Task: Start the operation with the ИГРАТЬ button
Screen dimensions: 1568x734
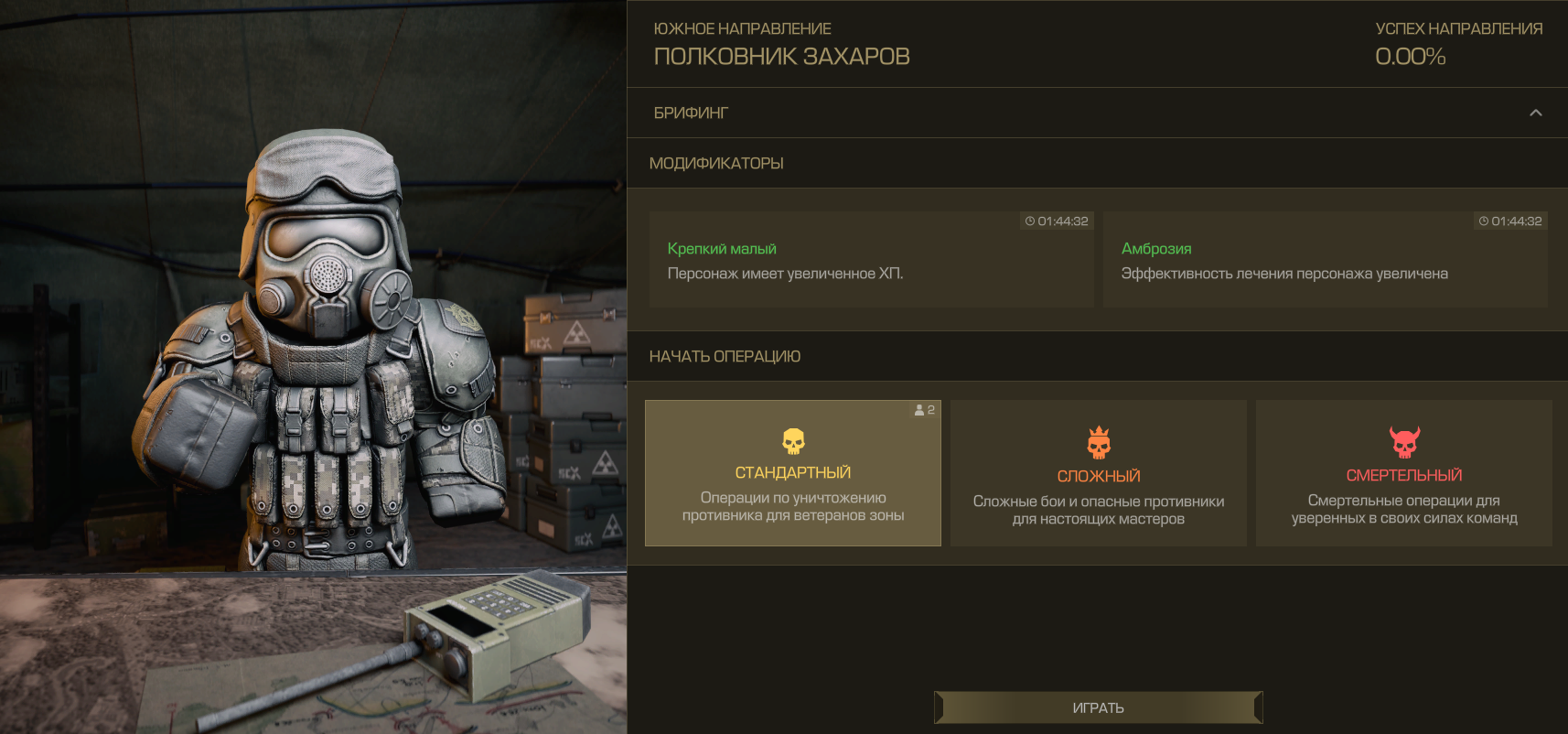Action: pyautogui.click(x=1098, y=707)
